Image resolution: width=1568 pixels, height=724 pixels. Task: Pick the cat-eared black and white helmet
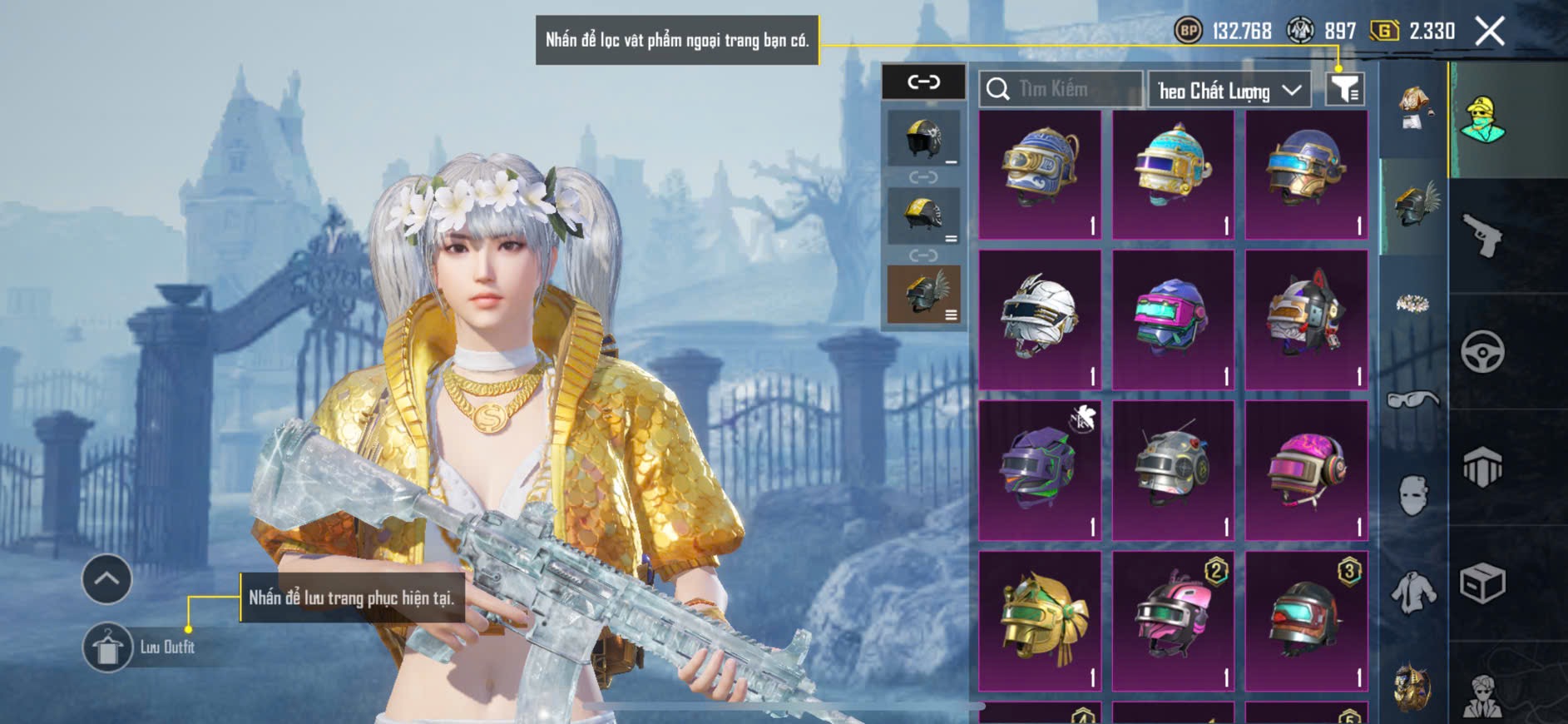(x=1306, y=320)
